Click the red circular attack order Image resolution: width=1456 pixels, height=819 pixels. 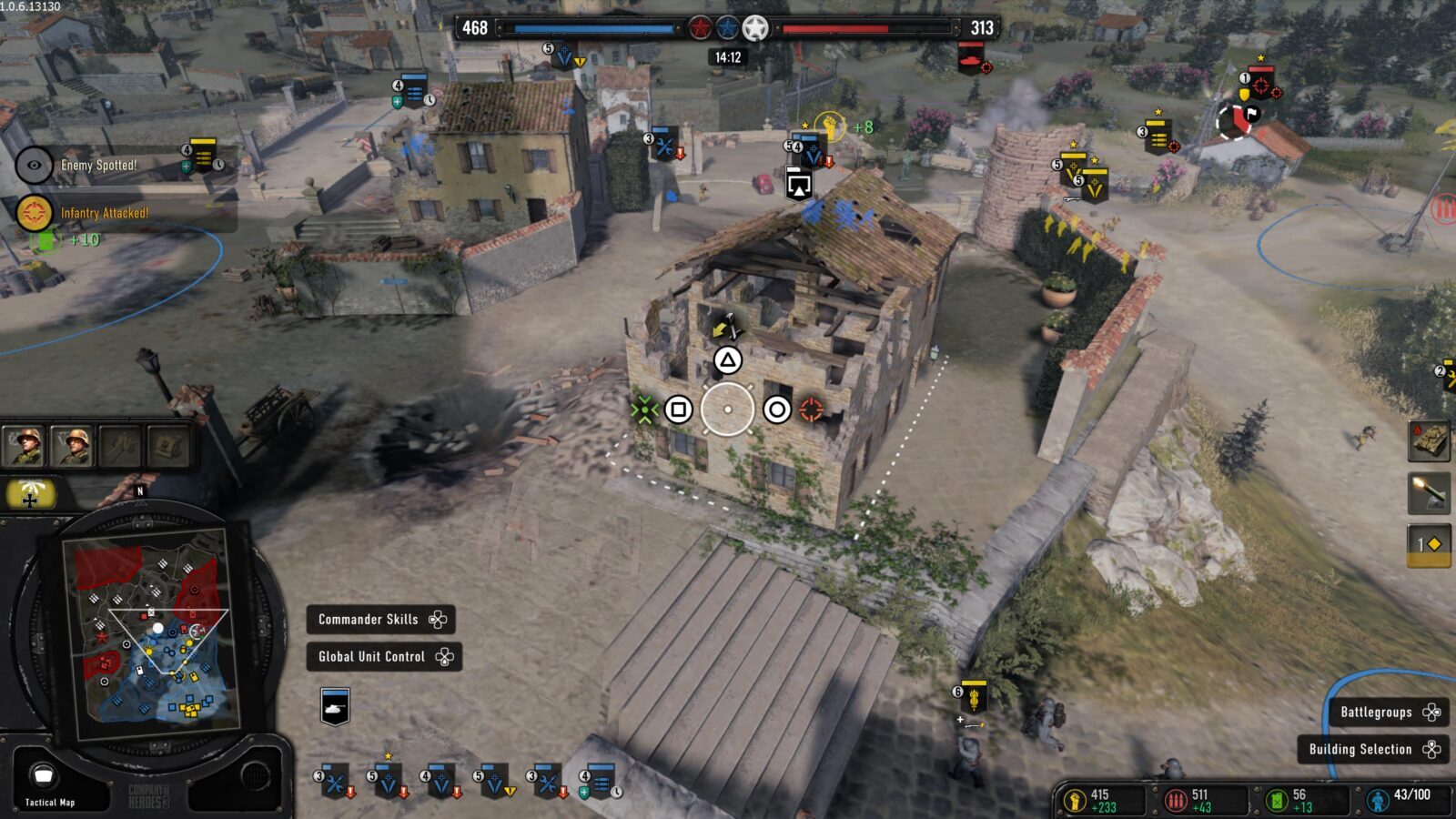click(x=811, y=410)
